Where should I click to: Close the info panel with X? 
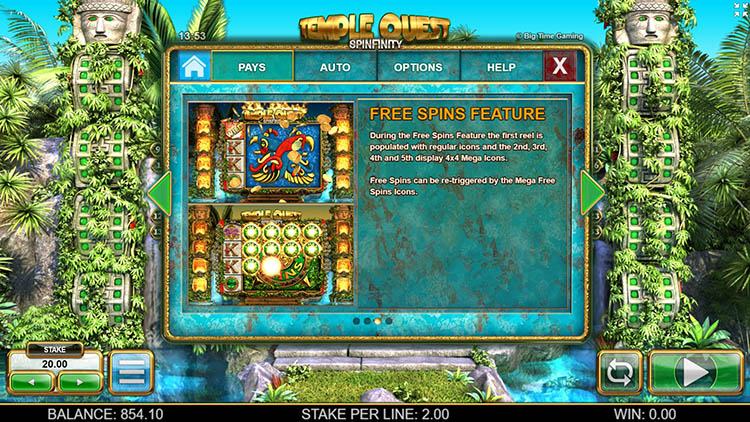coord(559,67)
